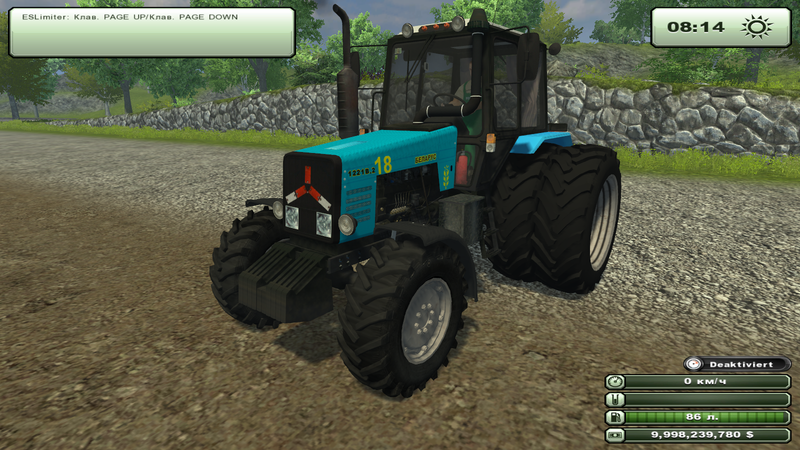This screenshot has width=800, height=450.
Task: Click the test tube fill-level icon
Action: coord(615,399)
